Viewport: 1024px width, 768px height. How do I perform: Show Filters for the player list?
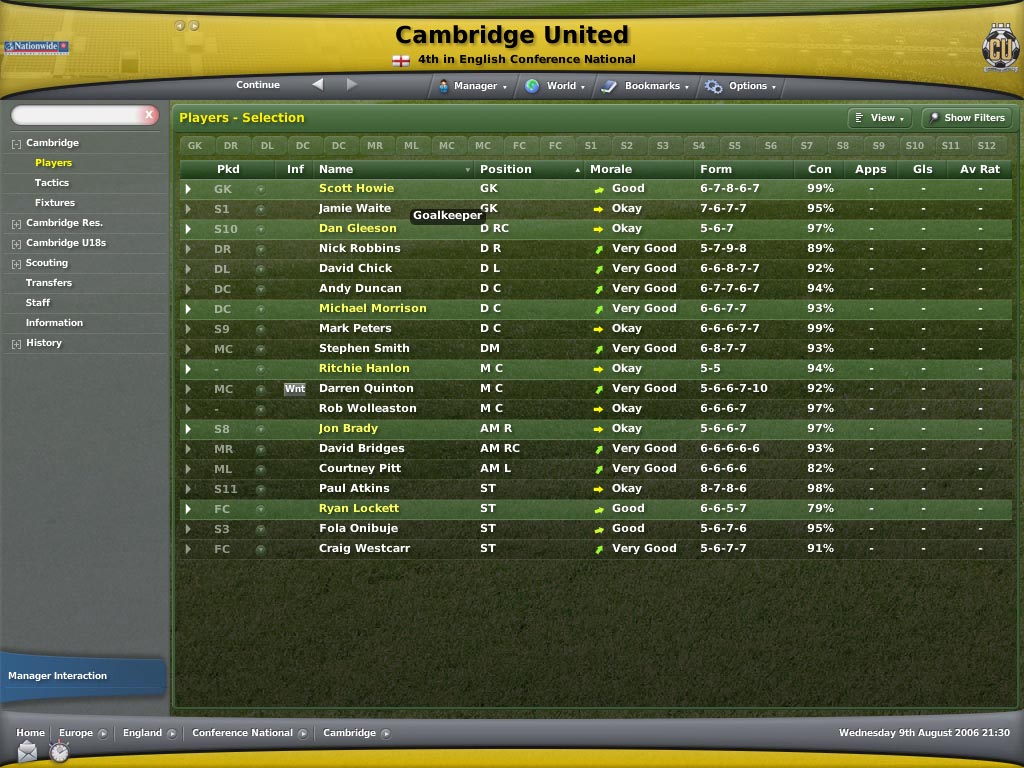point(966,118)
